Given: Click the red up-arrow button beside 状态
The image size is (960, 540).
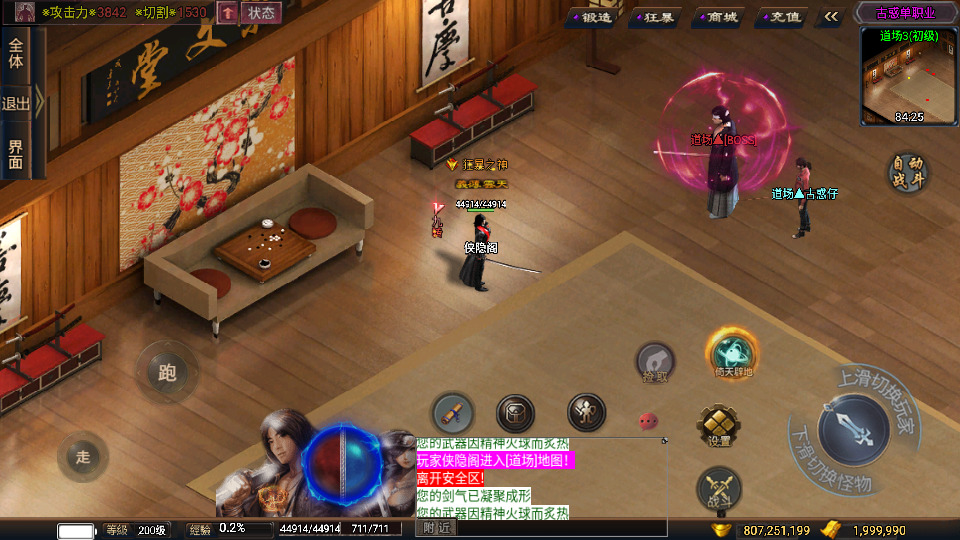Looking at the screenshot, I should [227, 12].
